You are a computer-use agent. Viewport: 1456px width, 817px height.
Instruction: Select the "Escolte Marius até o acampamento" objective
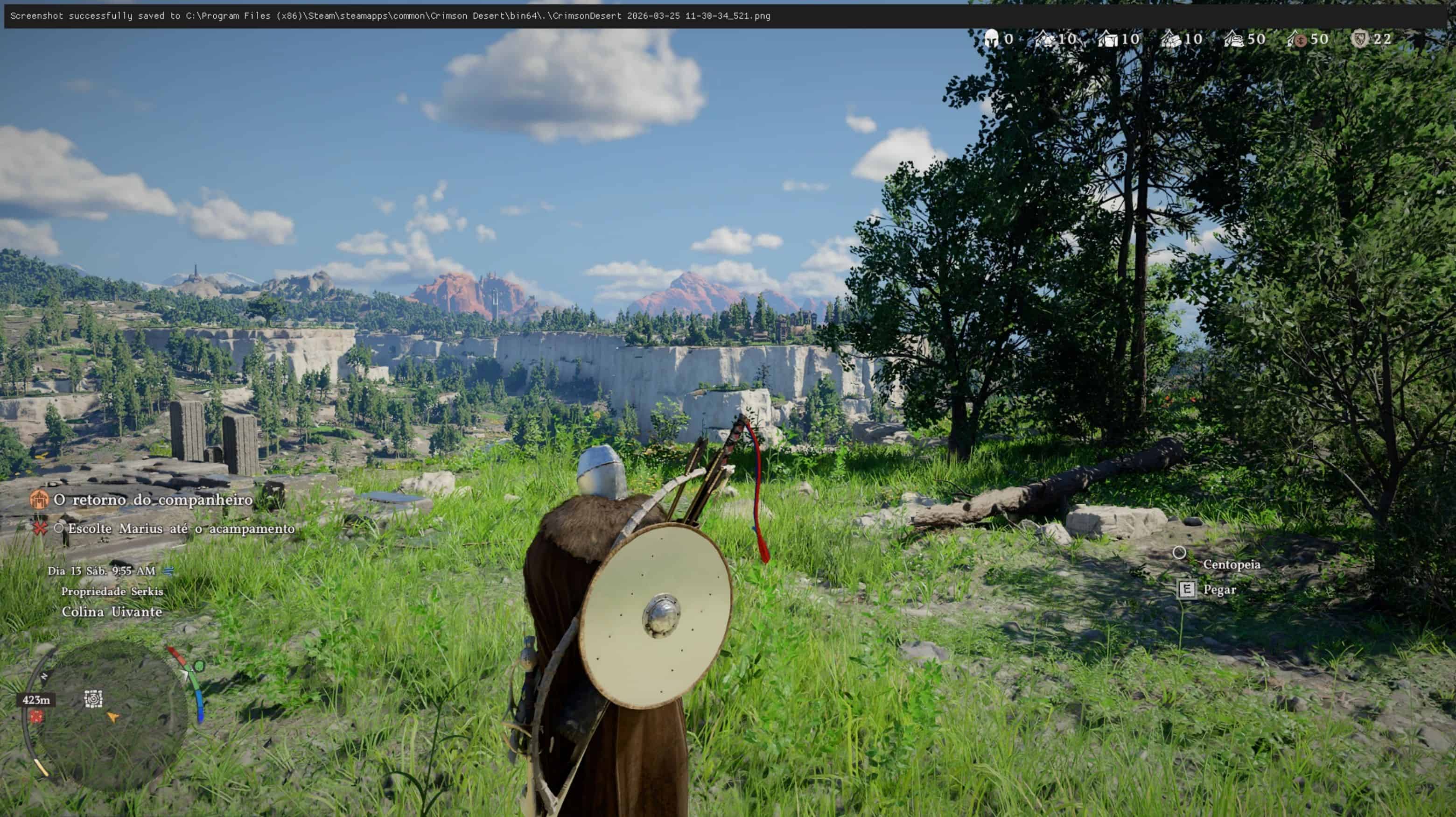(x=181, y=528)
